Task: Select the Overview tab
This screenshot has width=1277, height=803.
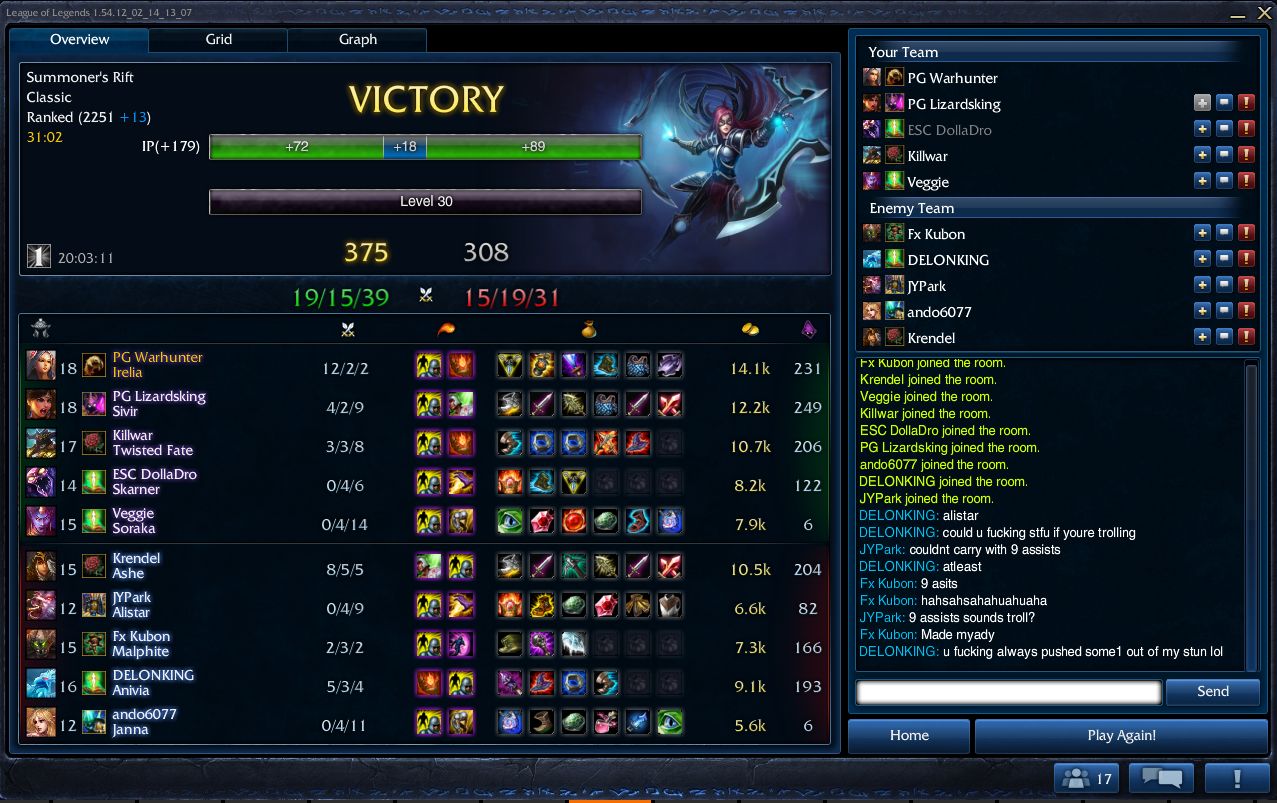Action: (80, 40)
